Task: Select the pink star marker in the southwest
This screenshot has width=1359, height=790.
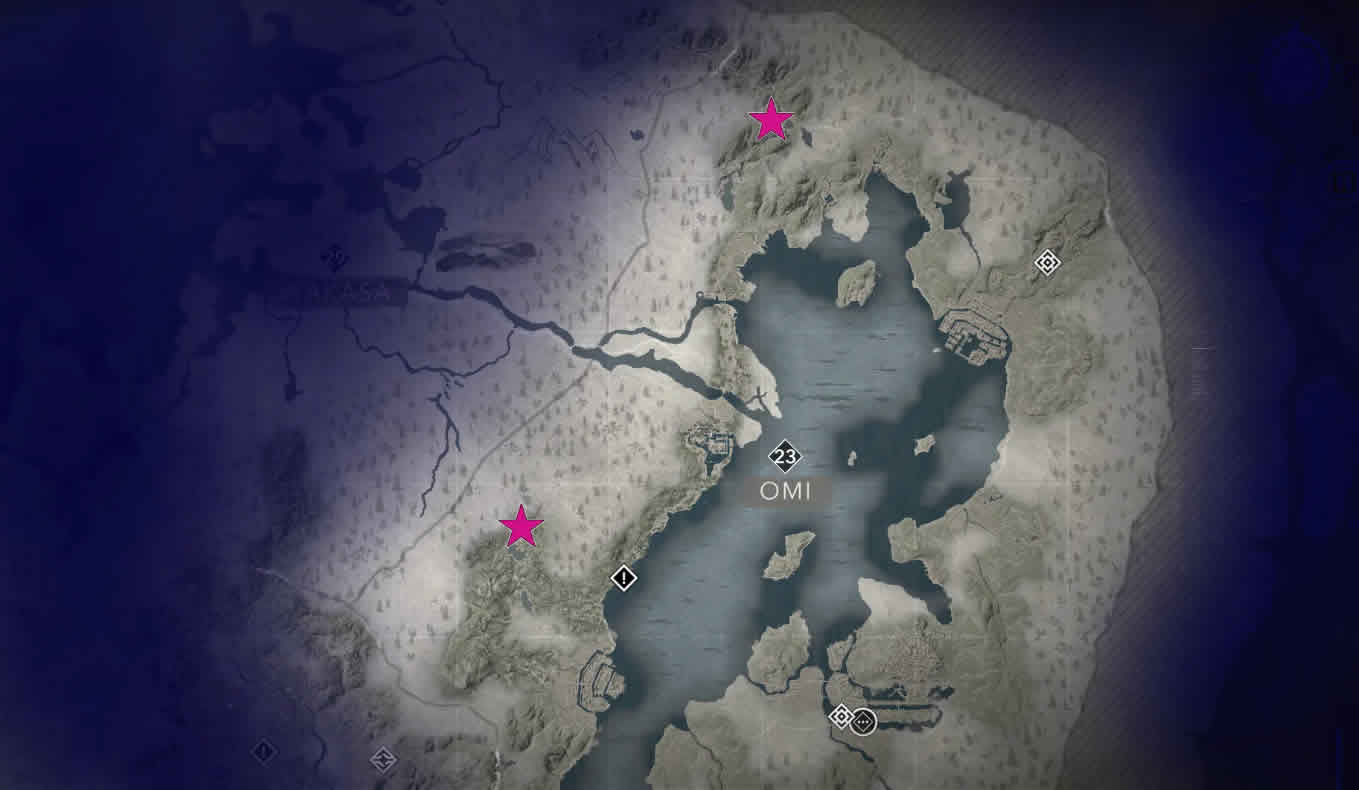Action: [x=521, y=524]
